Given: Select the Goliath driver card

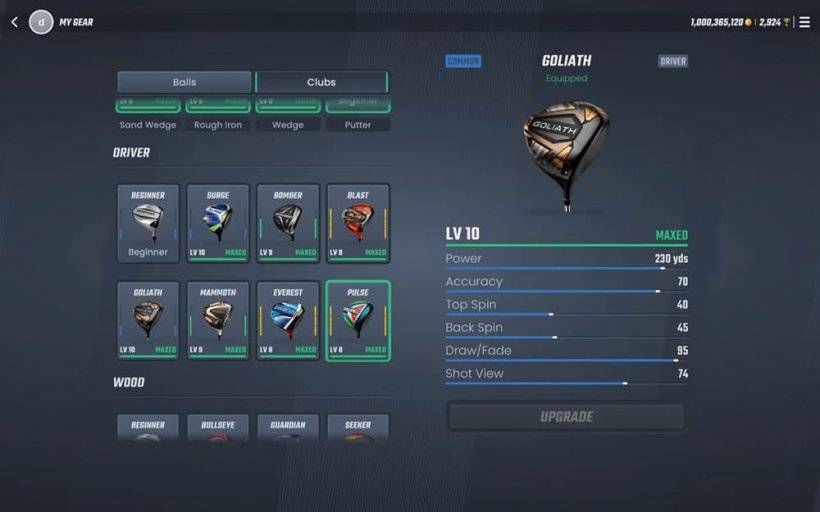Looking at the screenshot, I should tap(148, 320).
